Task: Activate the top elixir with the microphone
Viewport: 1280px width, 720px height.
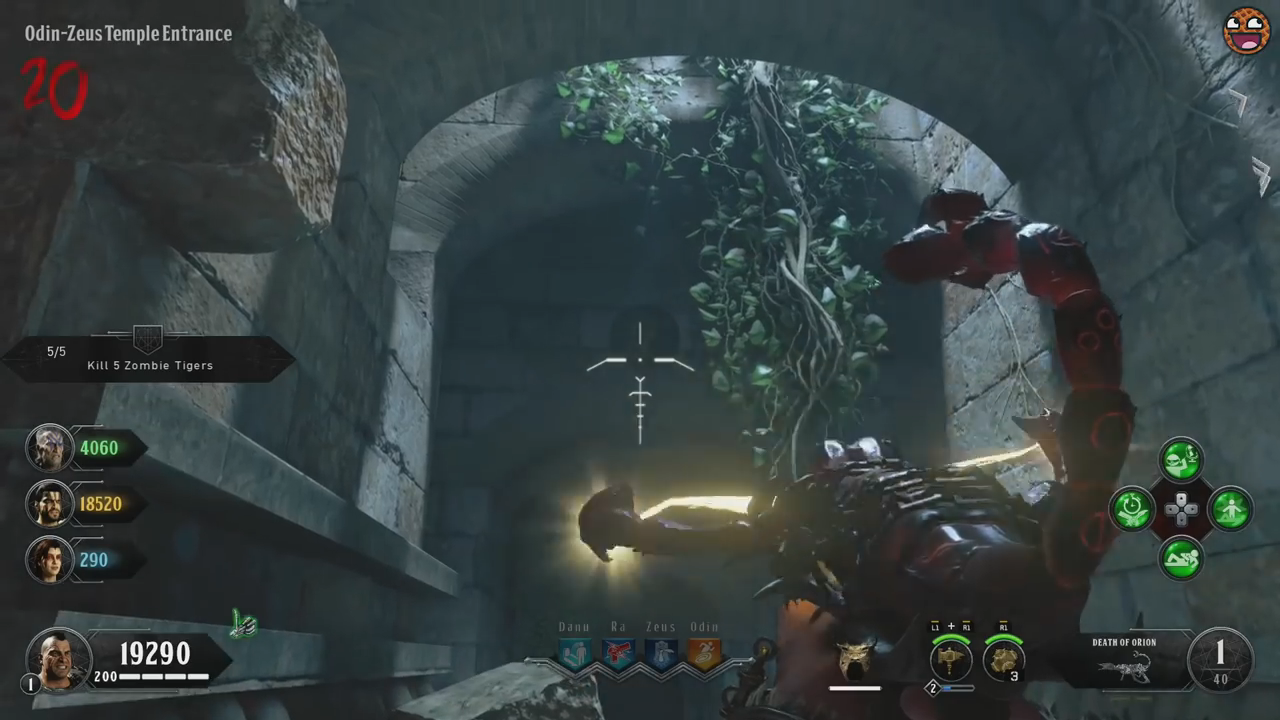Action: [x=1181, y=460]
